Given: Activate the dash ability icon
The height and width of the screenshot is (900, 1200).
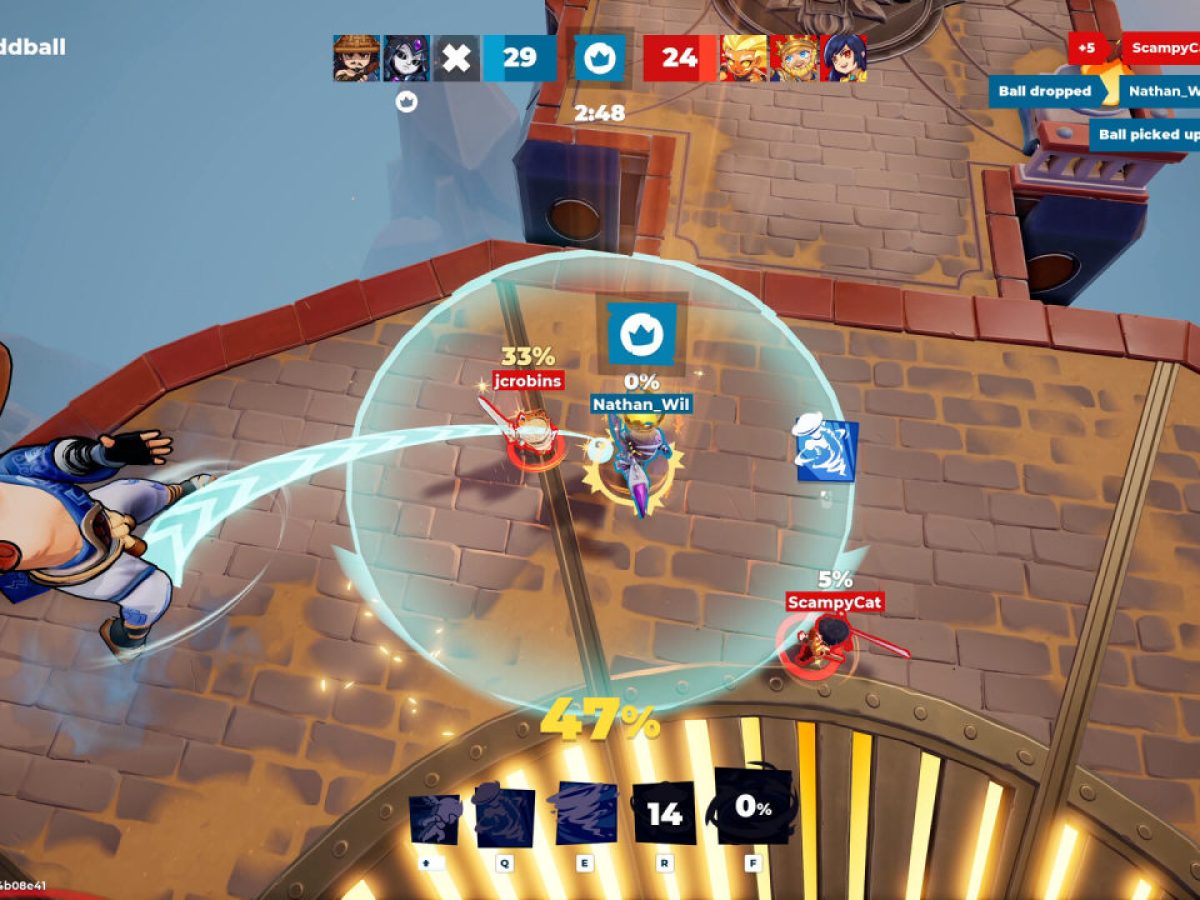Looking at the screenshot, I should (434, 819).
